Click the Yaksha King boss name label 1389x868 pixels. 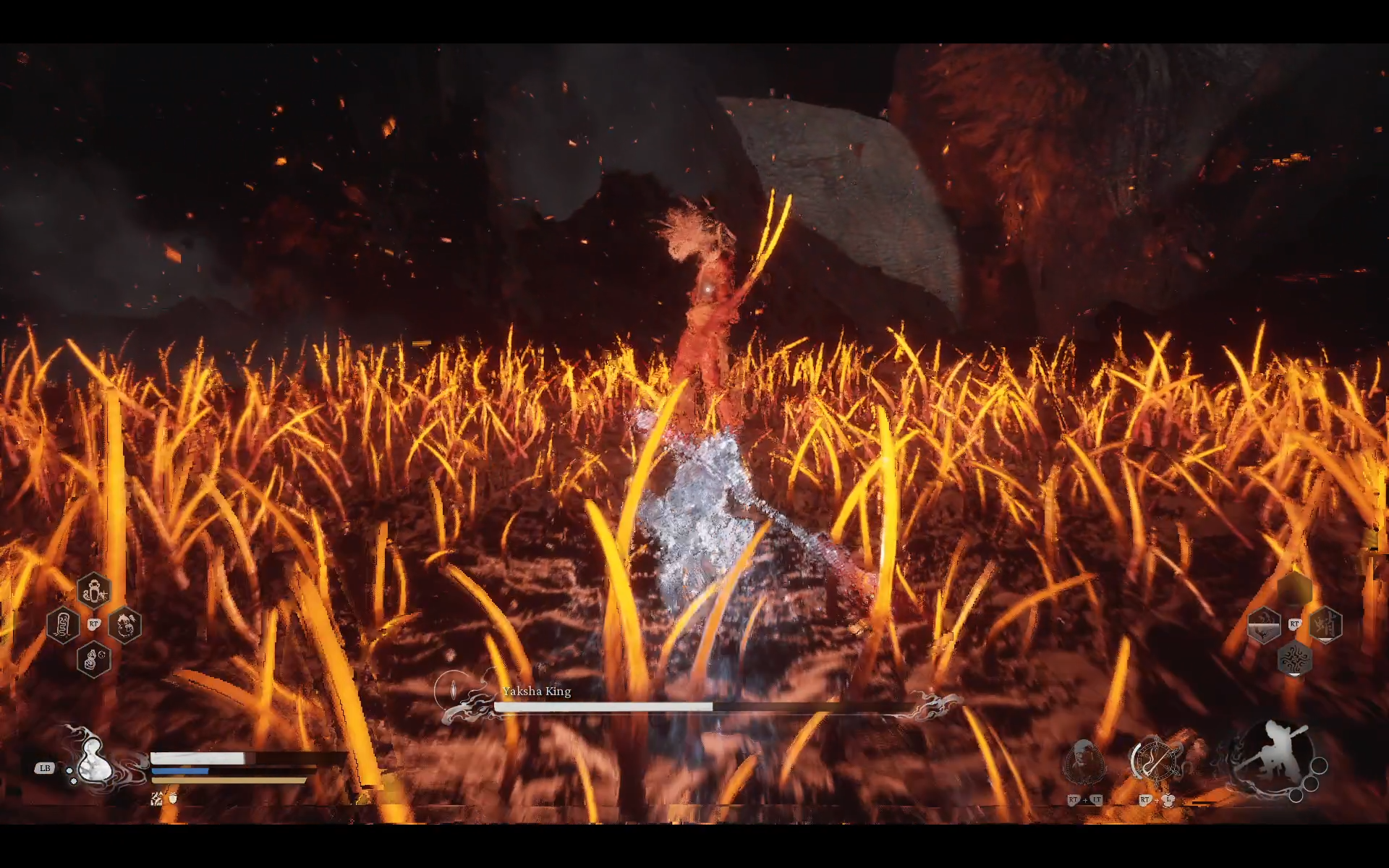535,692
